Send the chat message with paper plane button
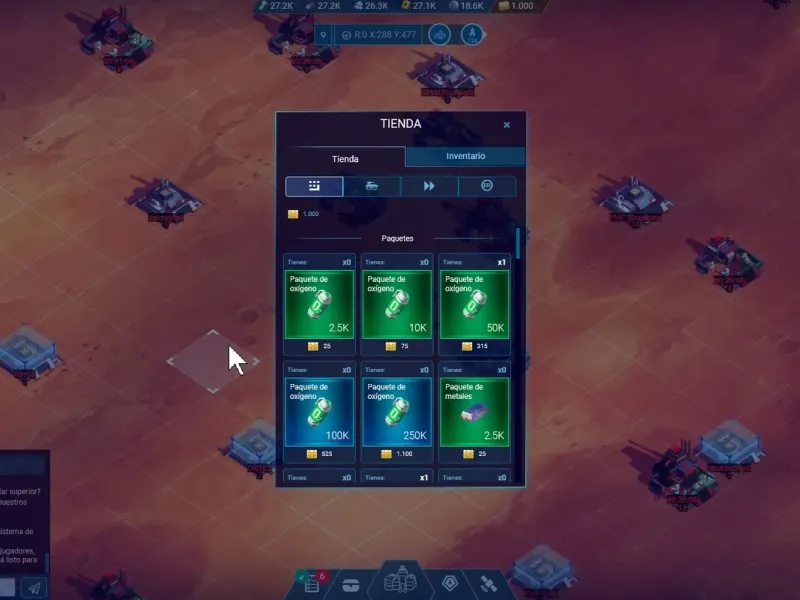This screenshot has width=800, height=600. click(x=33, y=588)
